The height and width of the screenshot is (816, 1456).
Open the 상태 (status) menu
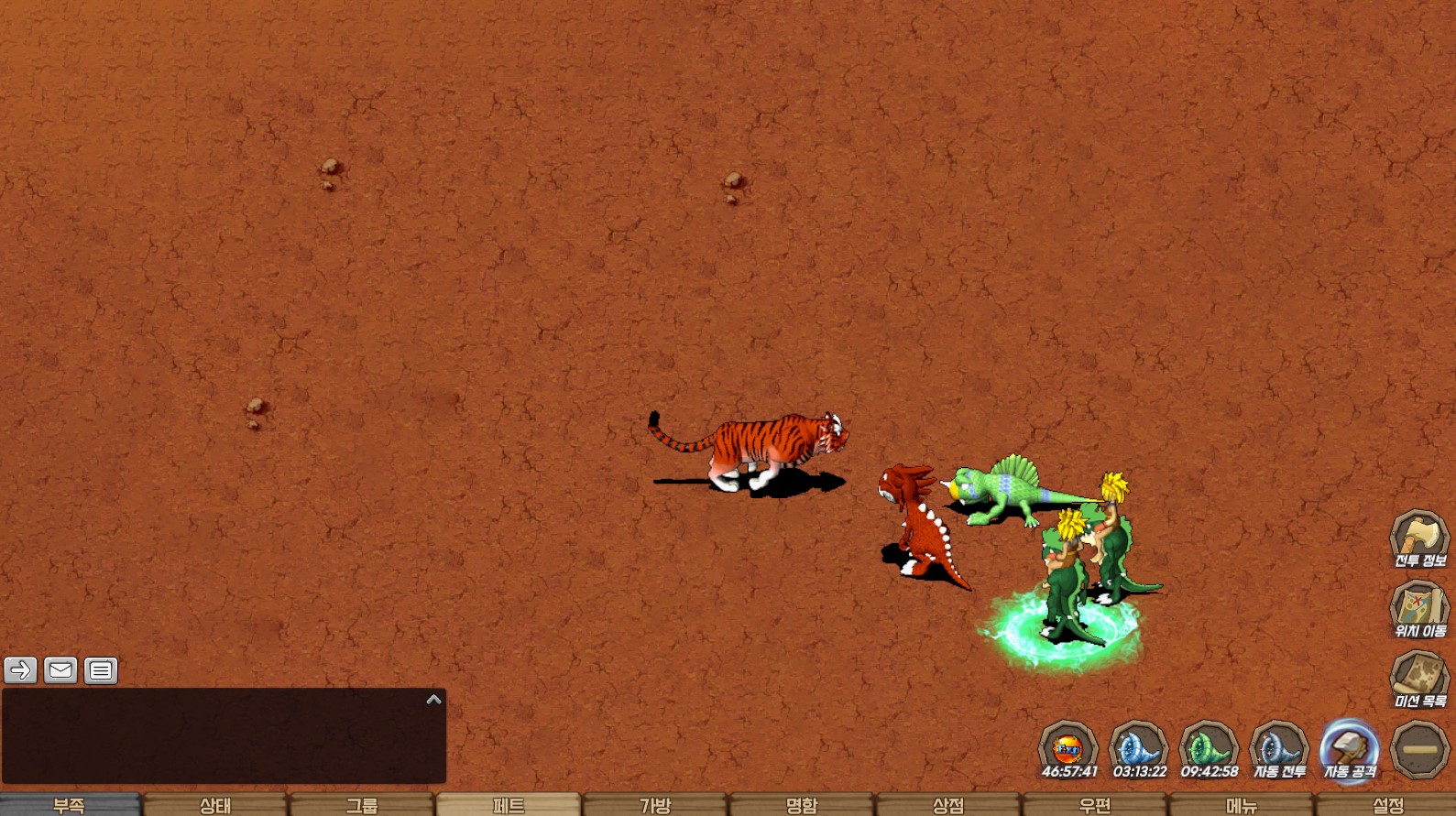click(215, 805)
